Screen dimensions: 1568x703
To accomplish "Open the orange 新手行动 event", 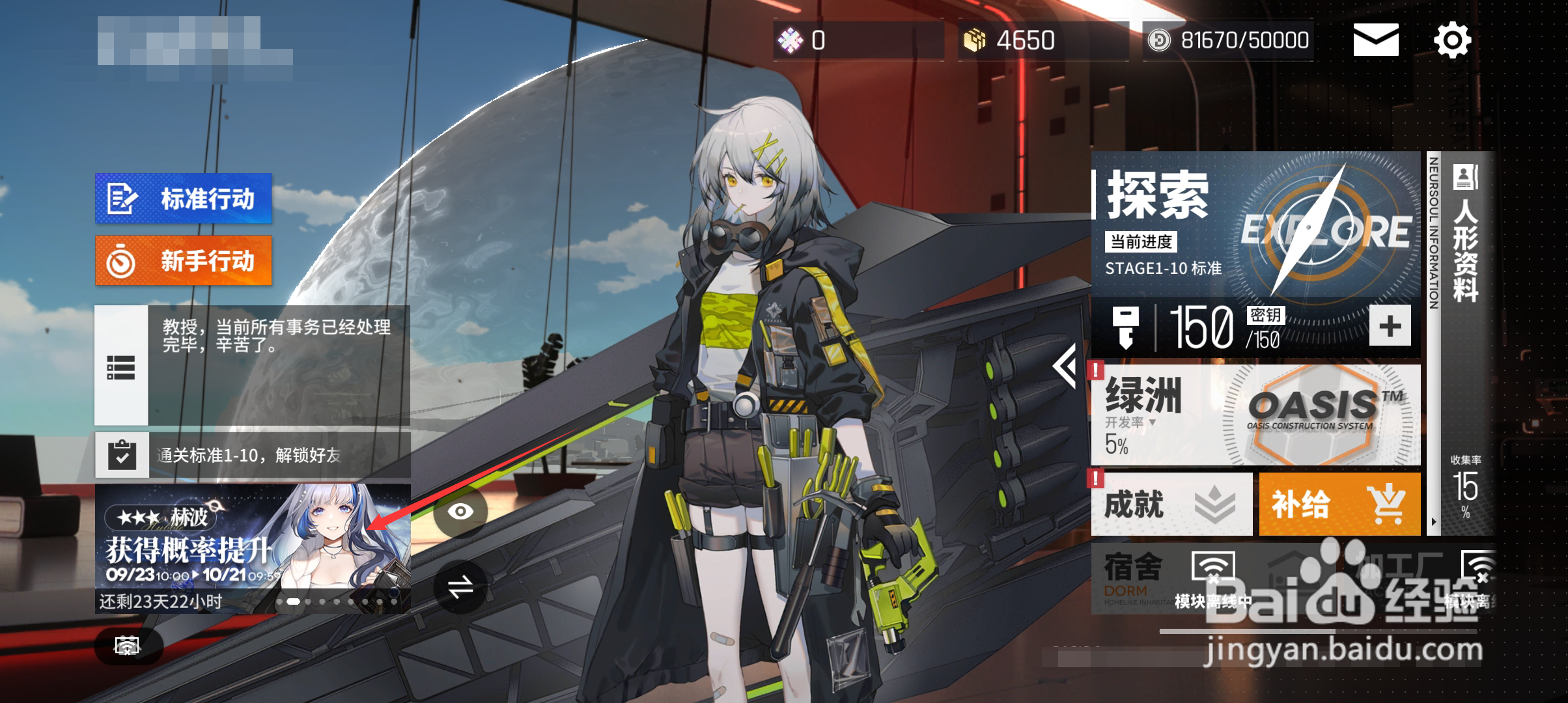I will tap(183, 260).
